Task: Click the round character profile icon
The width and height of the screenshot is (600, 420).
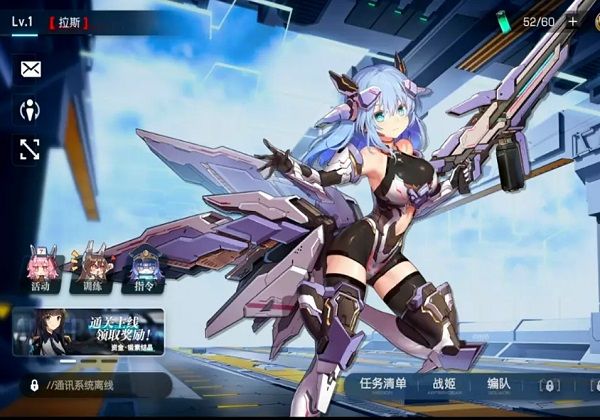Action: coord(30,109)
